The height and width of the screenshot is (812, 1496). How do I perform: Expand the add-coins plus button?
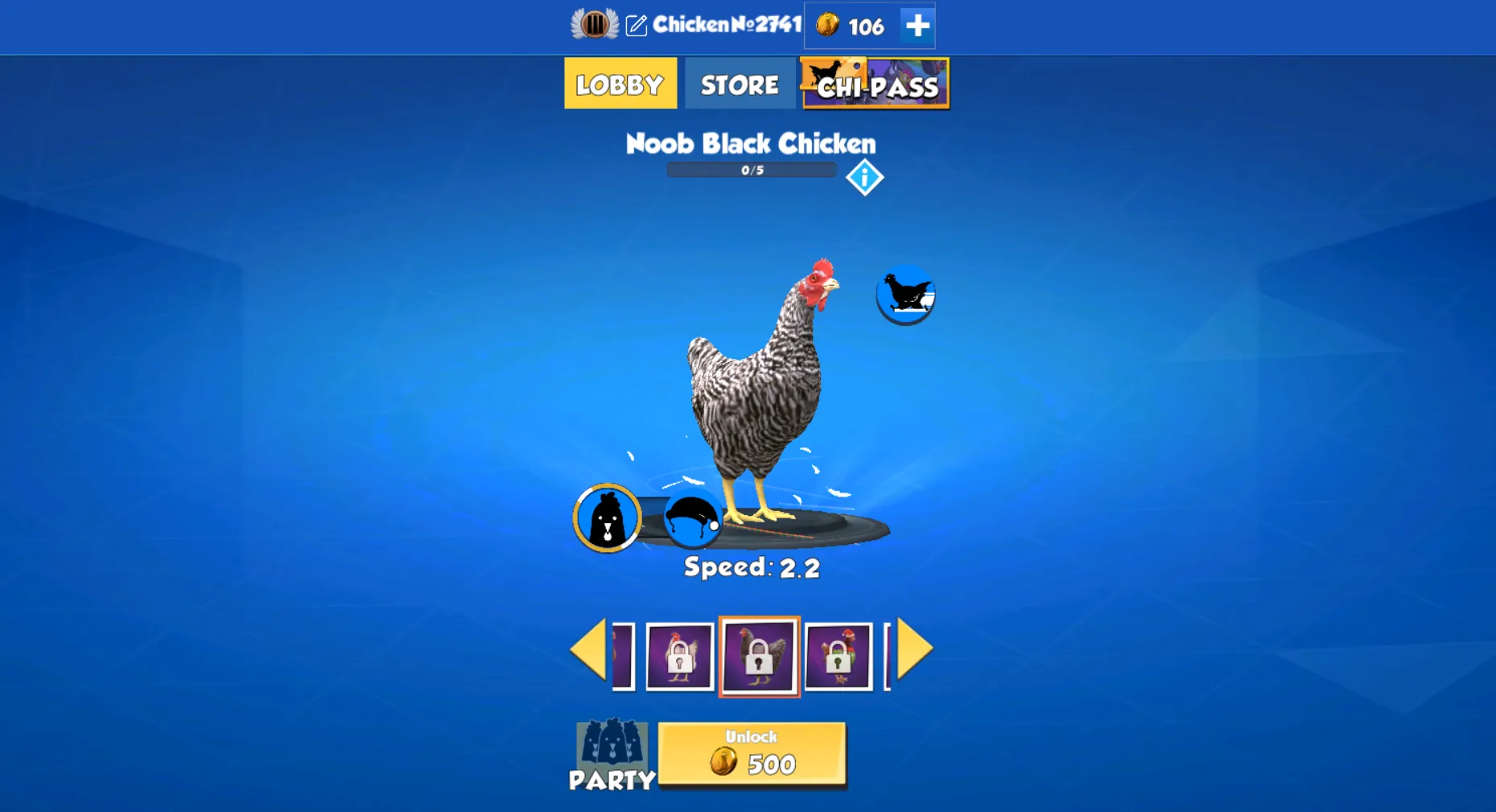[915, 27]
